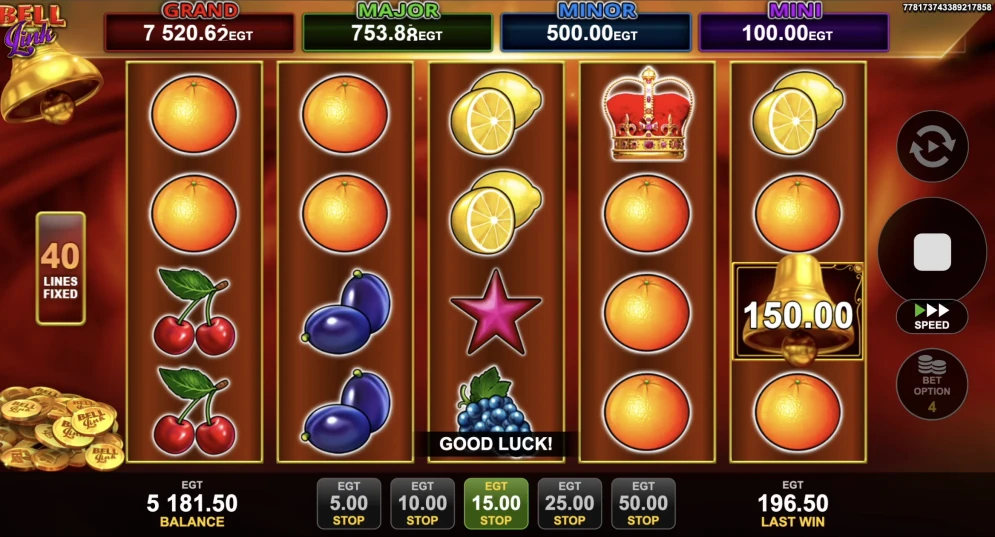The height and width of the screenshot is (537, 995).
Task: Choose the 10.00 EGT stop button
Action: pyautogui.click(x=422, y=503)
